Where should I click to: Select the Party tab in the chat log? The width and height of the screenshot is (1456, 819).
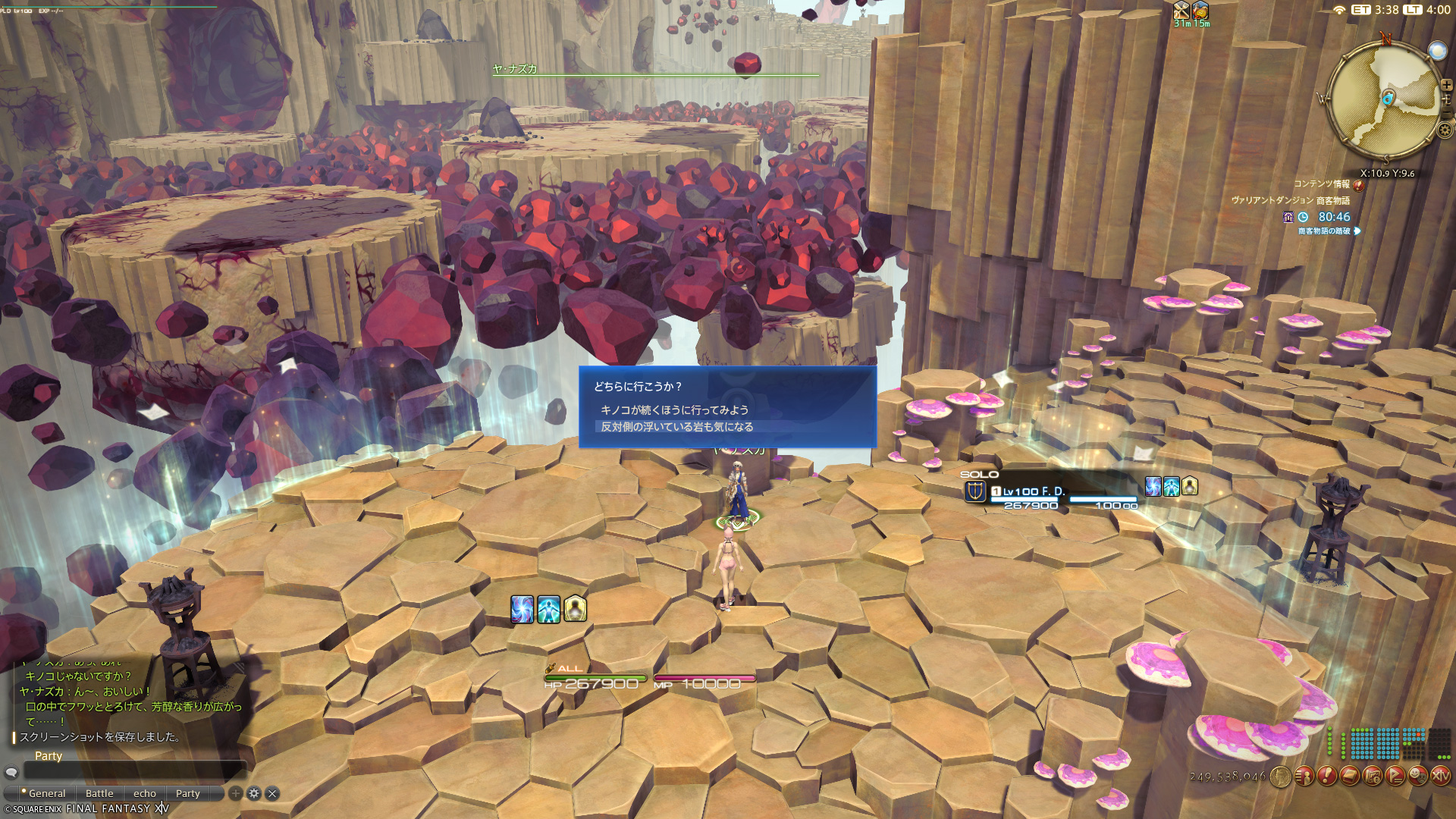[188, 793]
